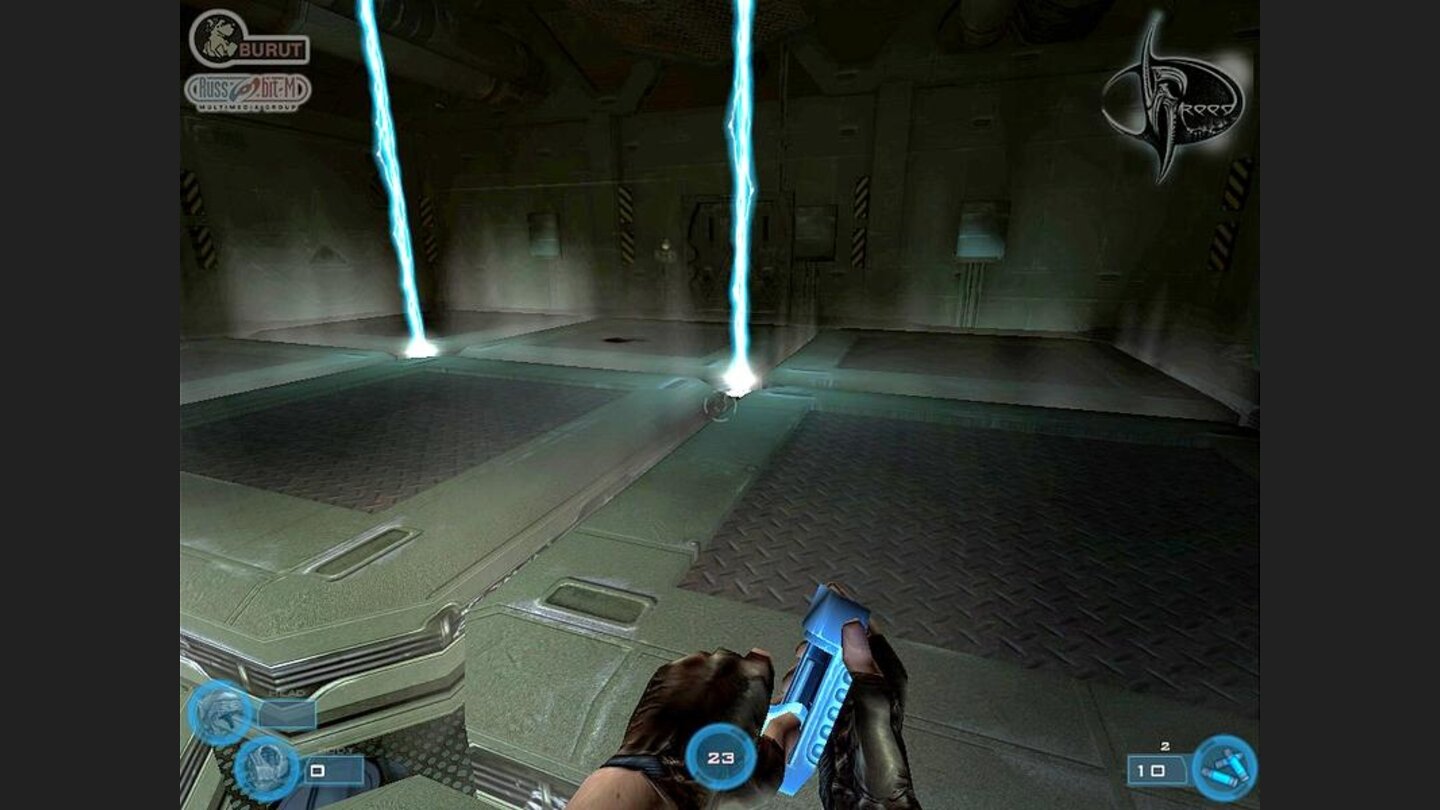Toggle the BODY armor indicator display
The width and height of the screenshot is (1440, 810).
265,768
